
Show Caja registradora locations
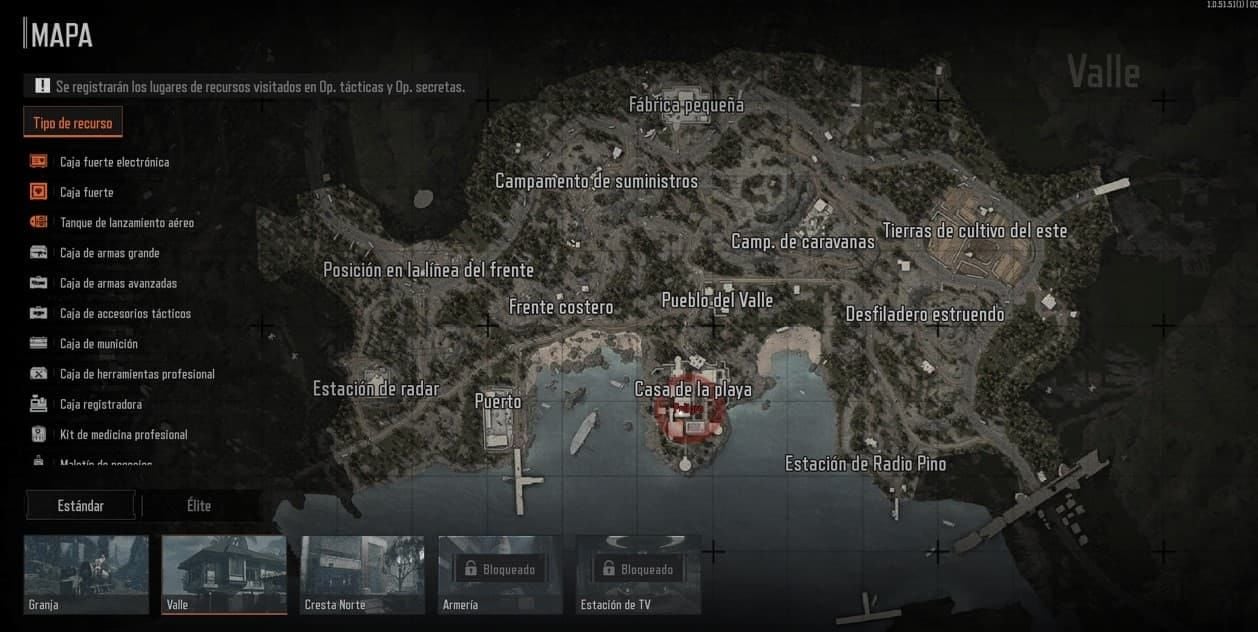pyautogui.click(x=100, y=405)
